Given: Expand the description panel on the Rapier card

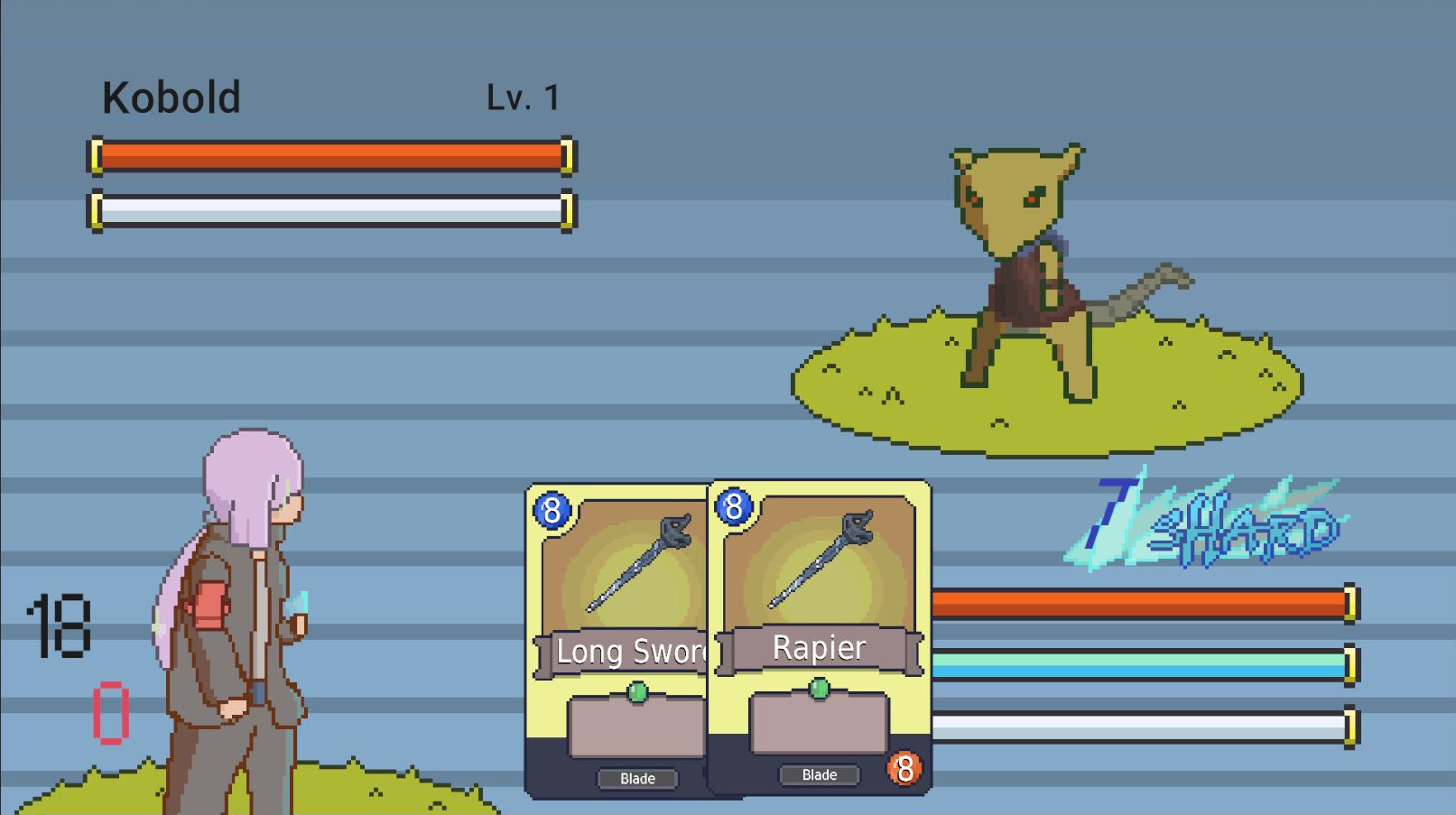Looking at the screenshot, I should (x=818, y=727).
